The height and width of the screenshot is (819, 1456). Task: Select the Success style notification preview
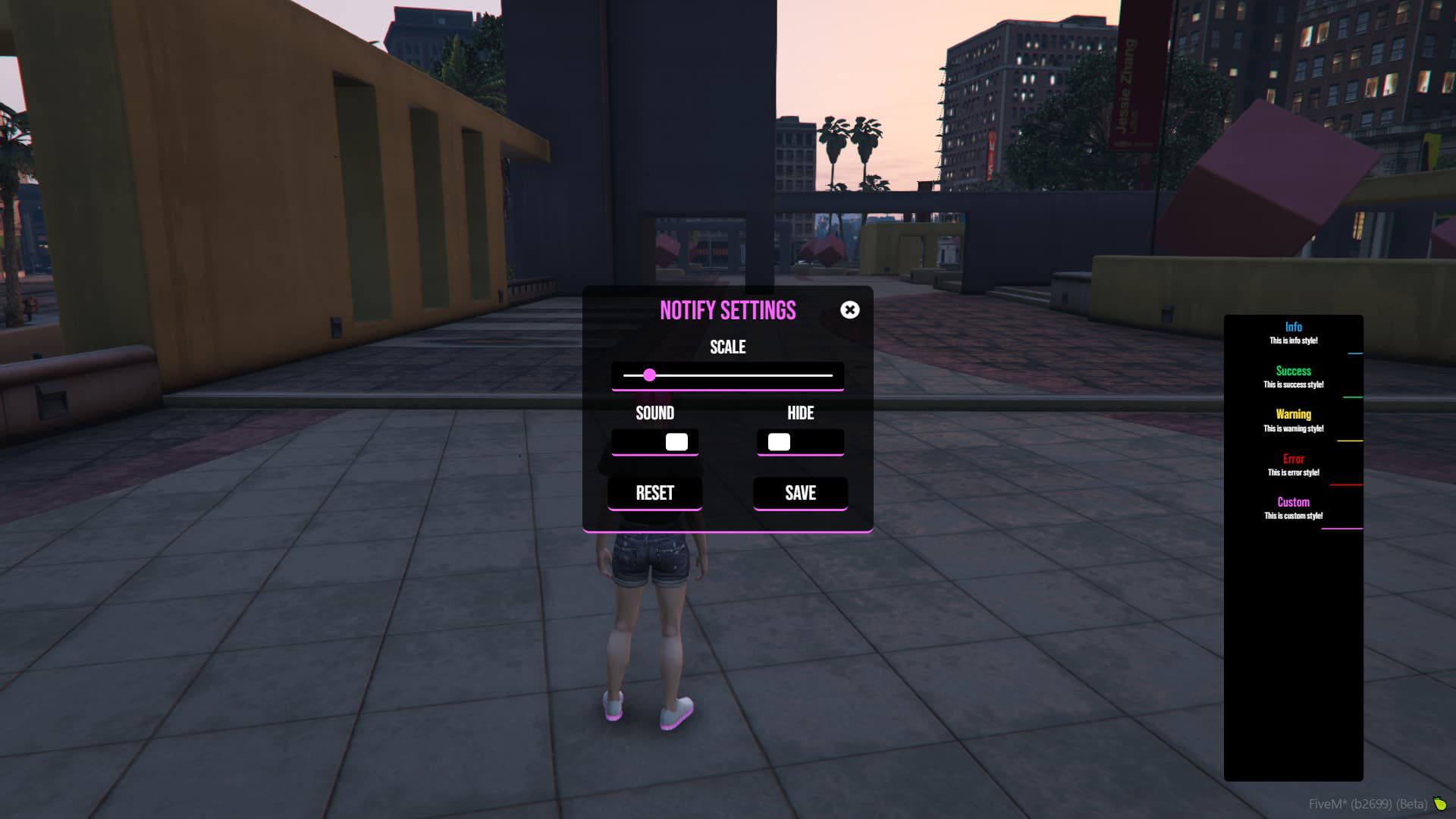[1293, 377]
